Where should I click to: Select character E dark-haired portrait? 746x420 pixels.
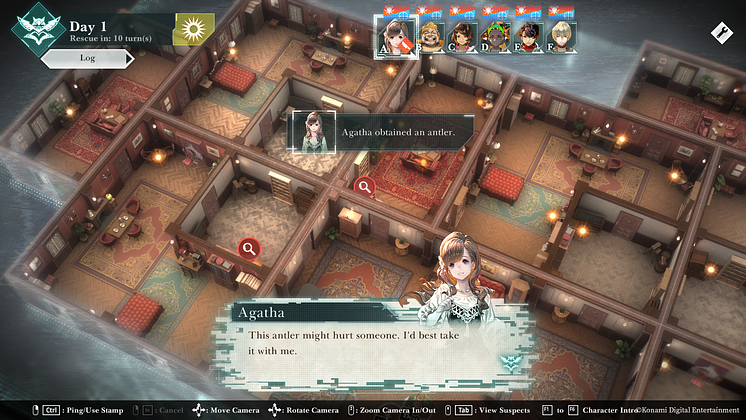coord(527,36)
